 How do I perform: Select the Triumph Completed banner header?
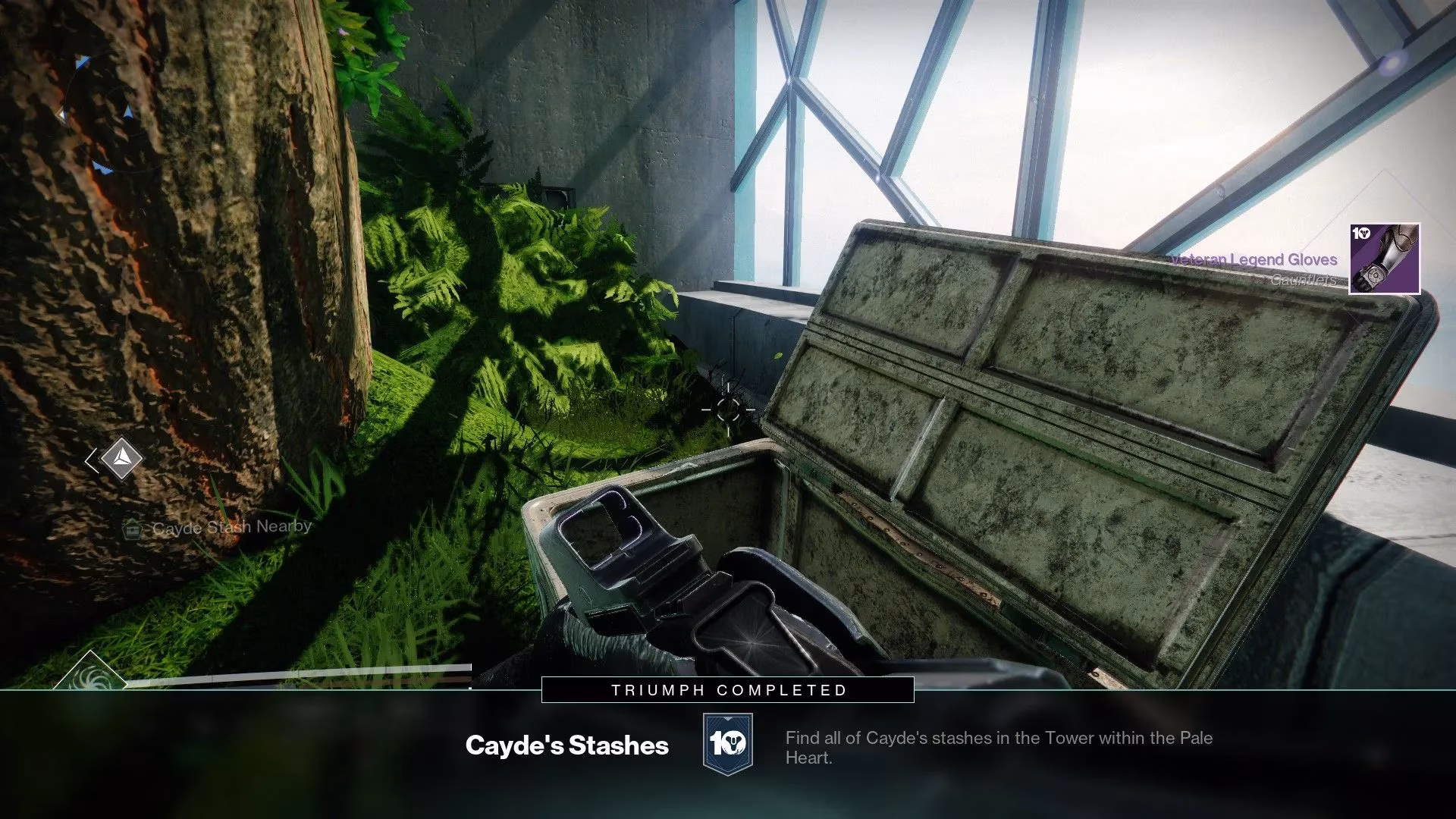[728, 690]
